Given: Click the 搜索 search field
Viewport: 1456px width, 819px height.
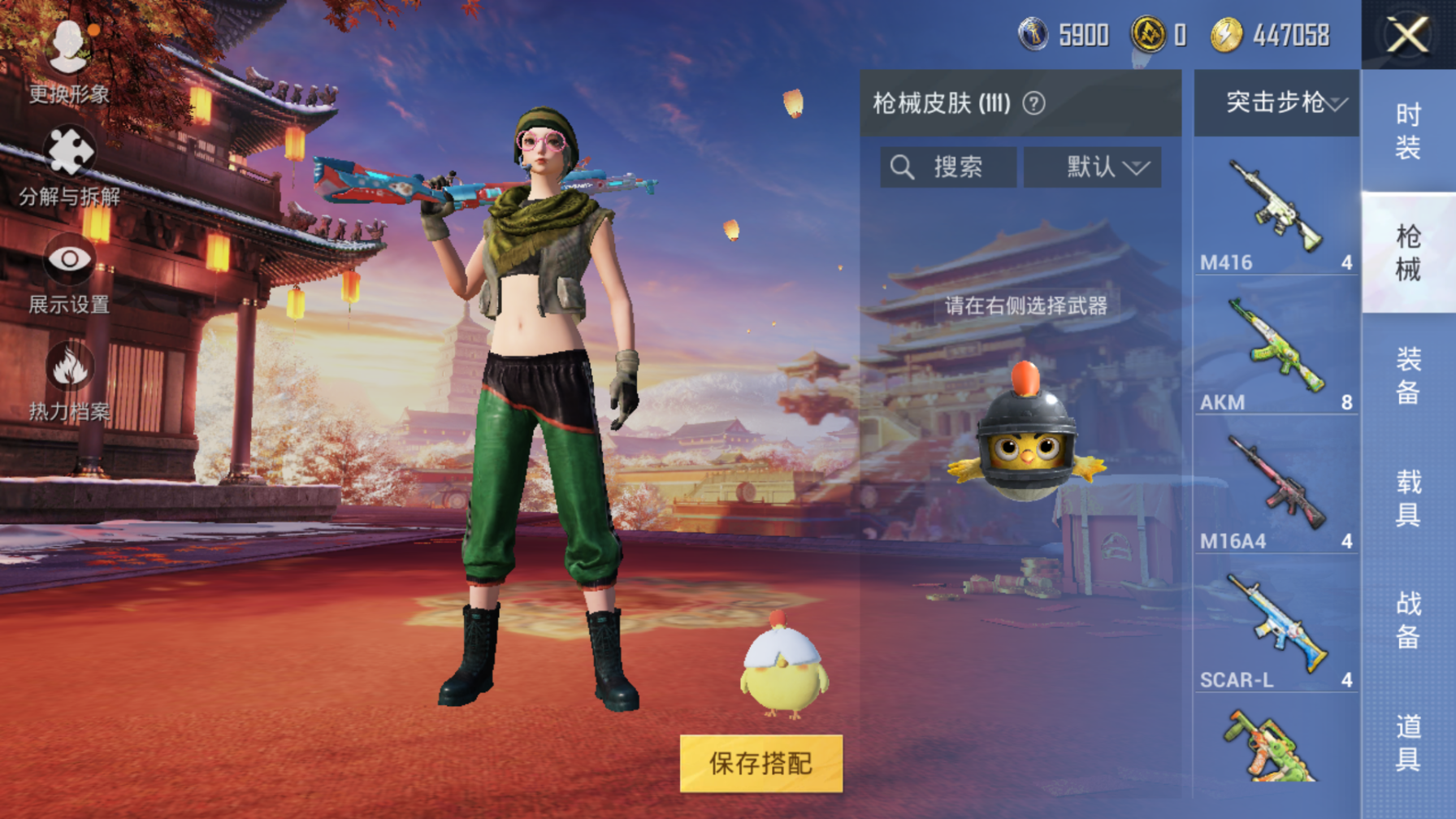Looking at the screenshot, I should pos(948,167).
